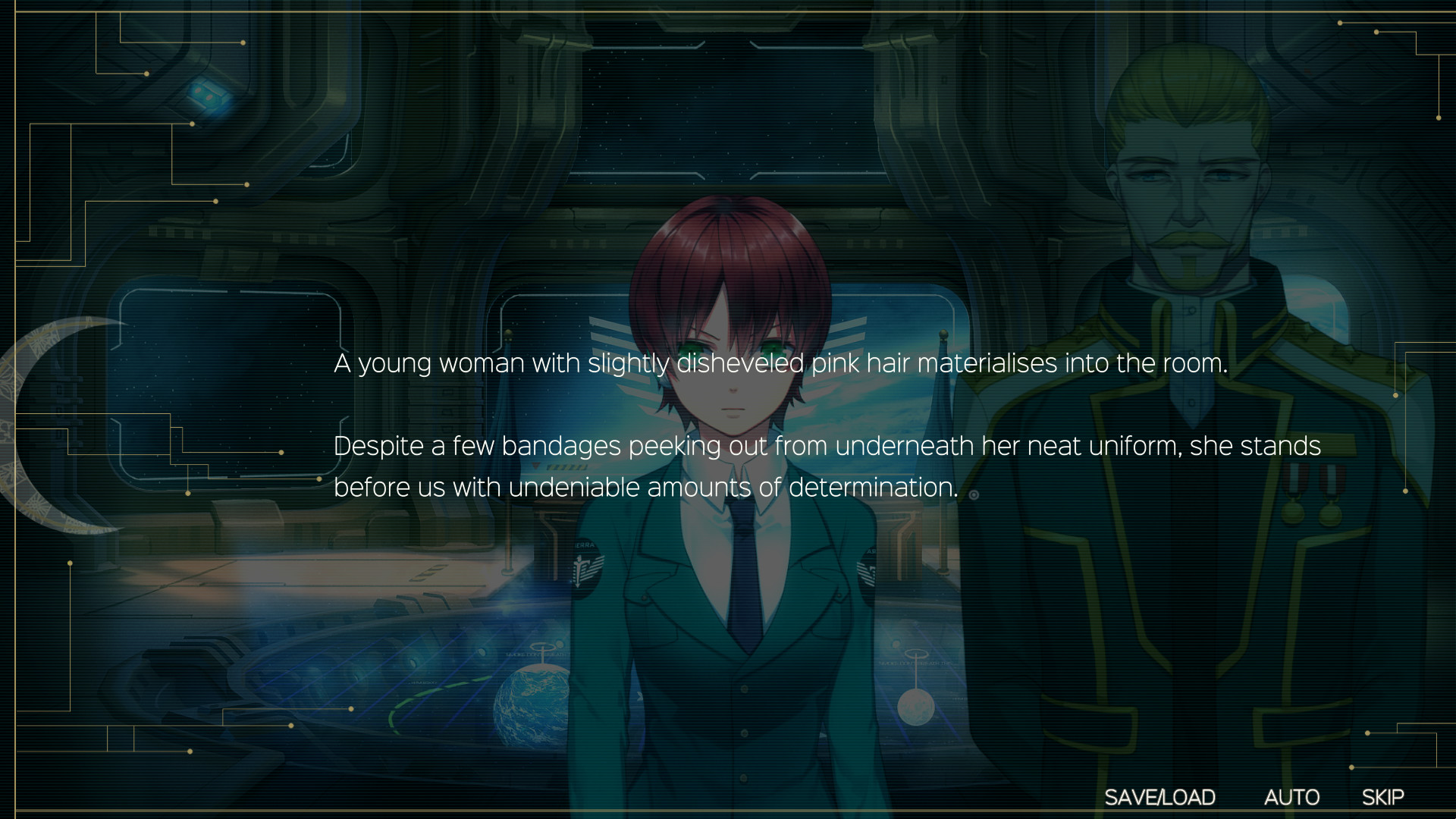1456x819 pixels.
Task: Click the circuit node dot above the SKIP button
Action: [x=1368, y=733]
